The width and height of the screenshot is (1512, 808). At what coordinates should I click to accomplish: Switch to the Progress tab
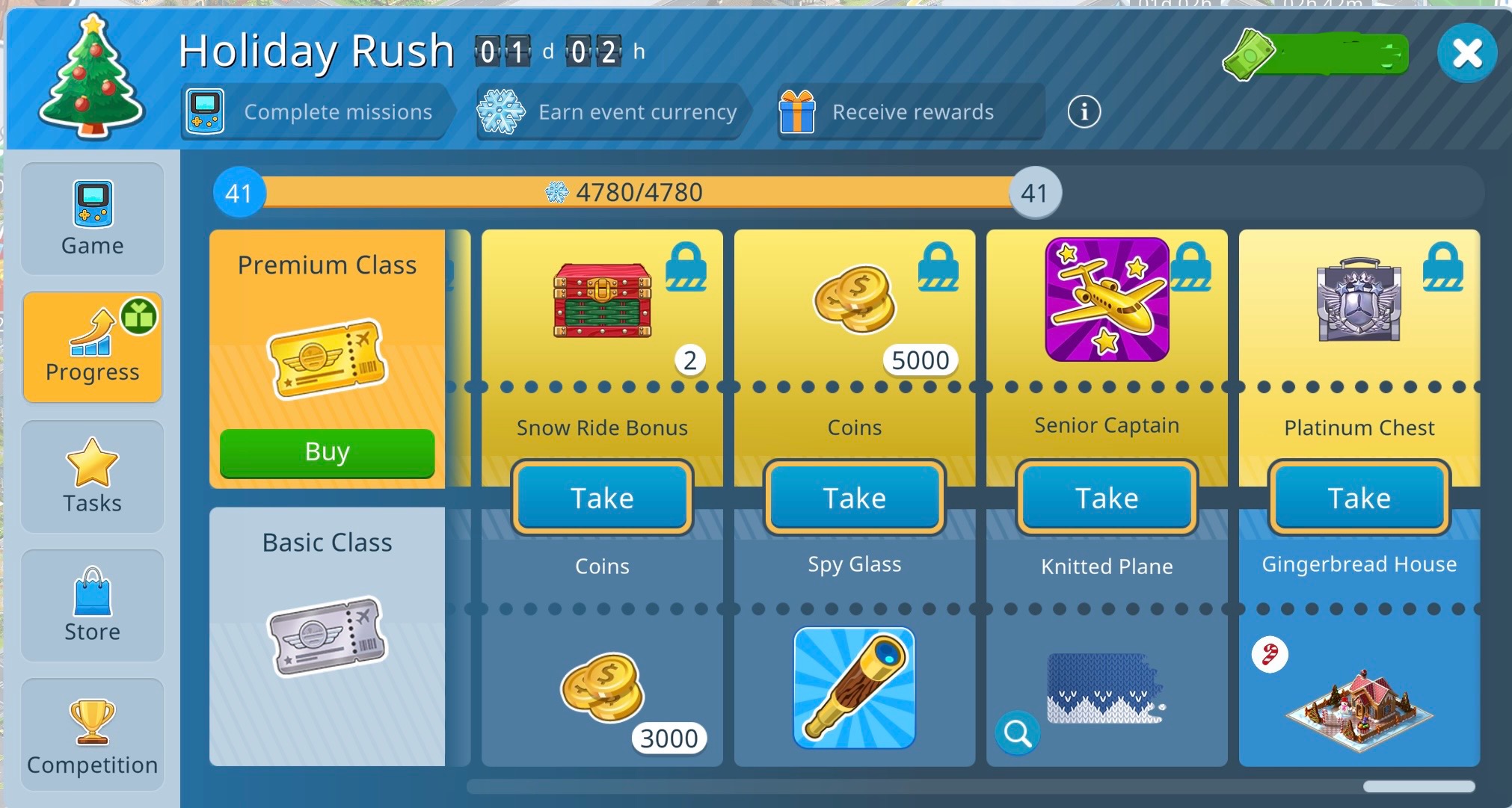[93, 348]
